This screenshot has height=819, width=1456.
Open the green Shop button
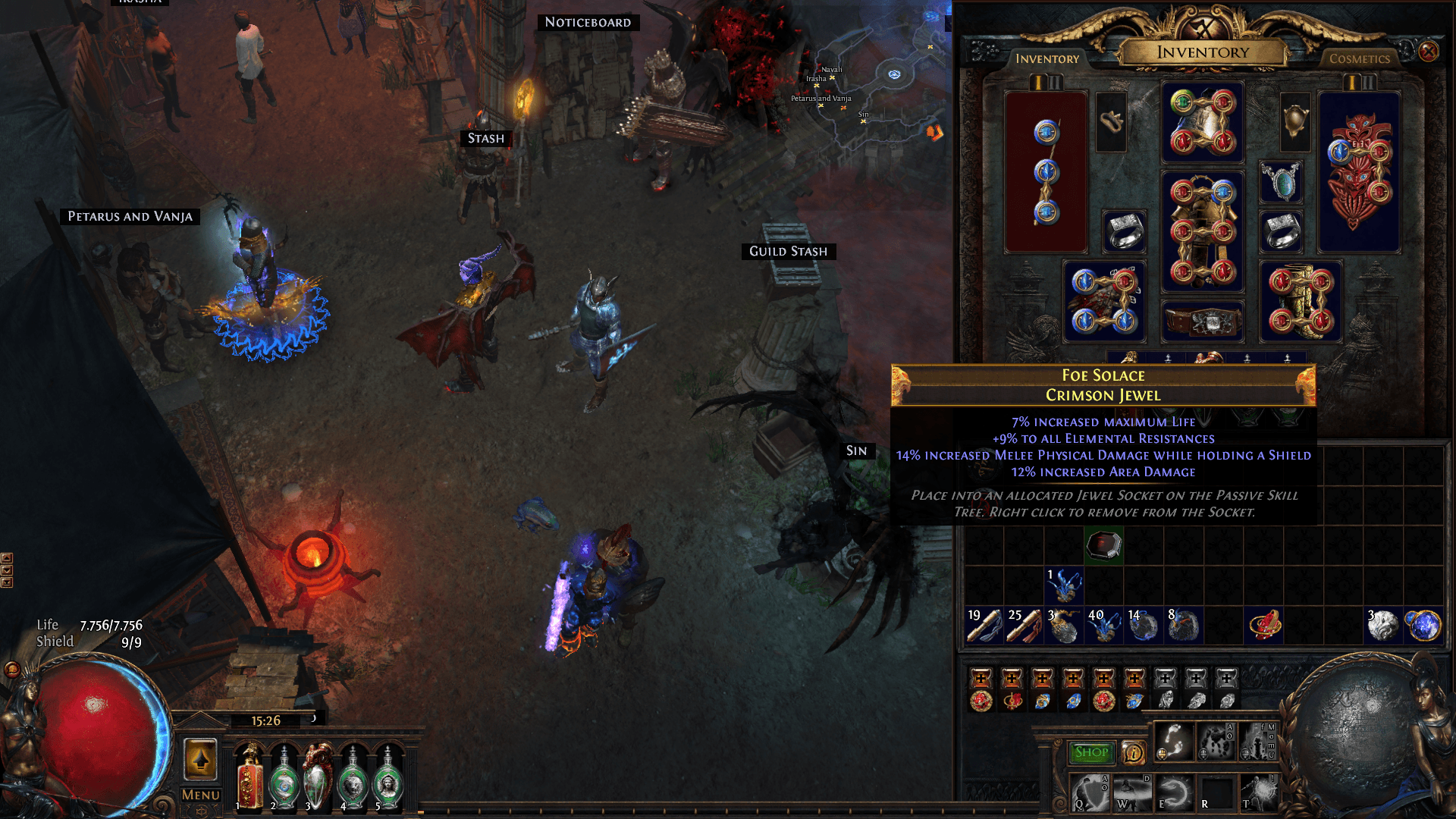click(x=1091, y=752)
